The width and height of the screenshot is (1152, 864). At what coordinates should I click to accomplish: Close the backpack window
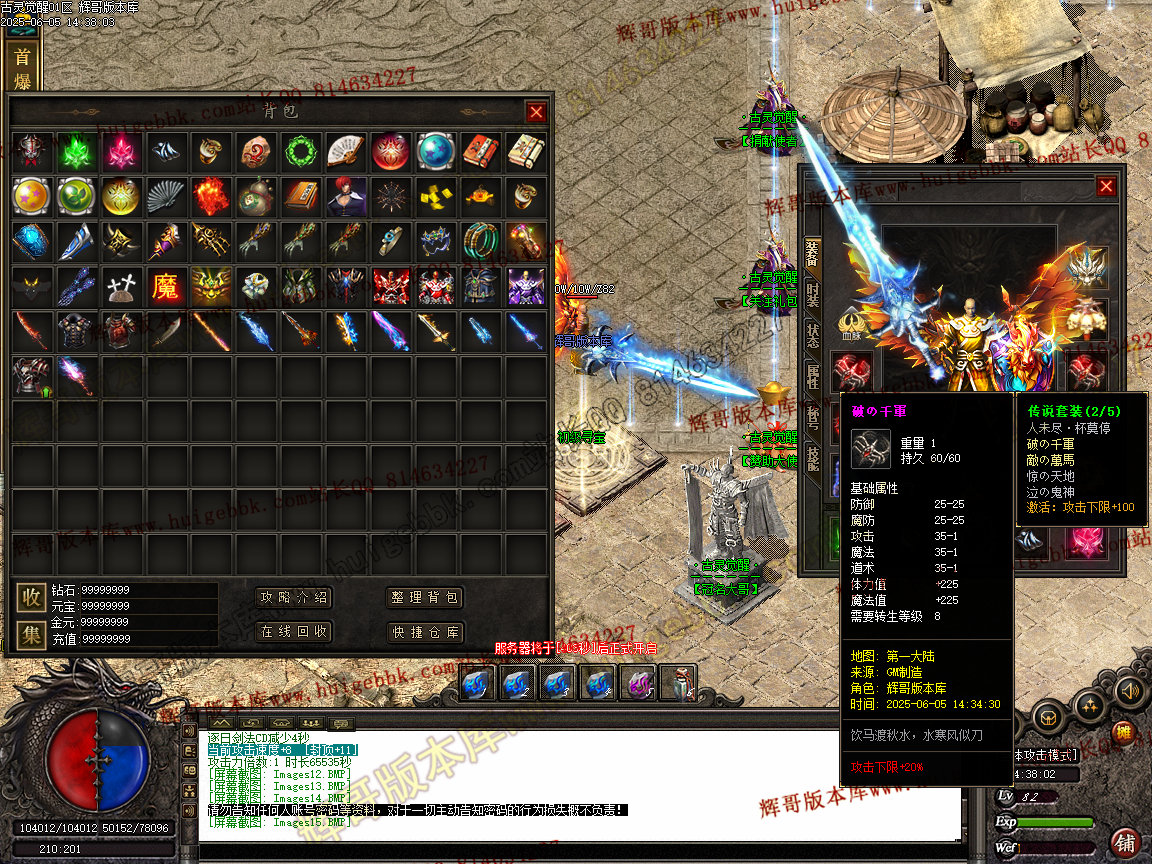click(536, 112)
